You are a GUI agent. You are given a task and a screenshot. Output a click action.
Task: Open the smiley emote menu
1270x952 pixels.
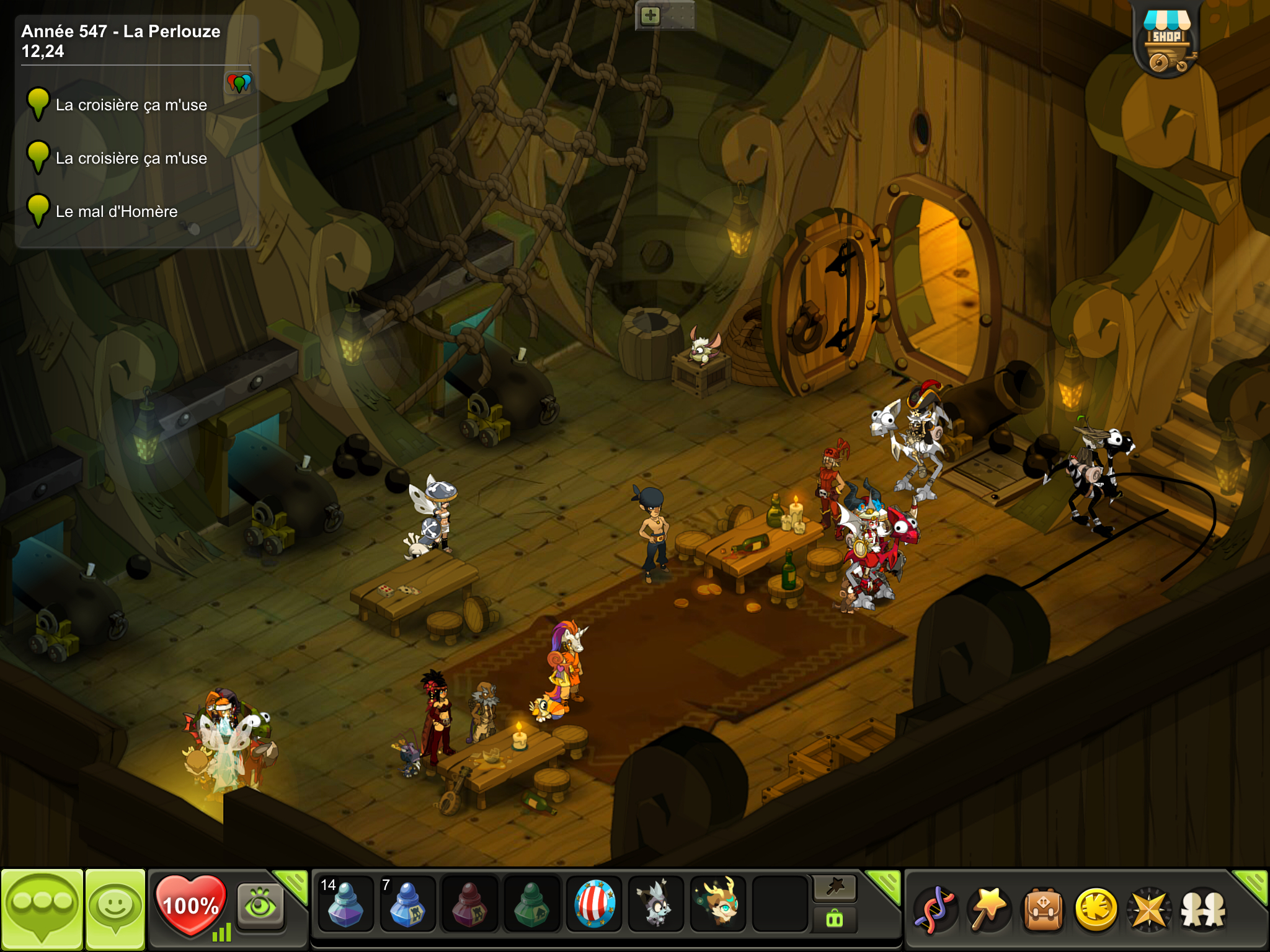tap(115, 907)
